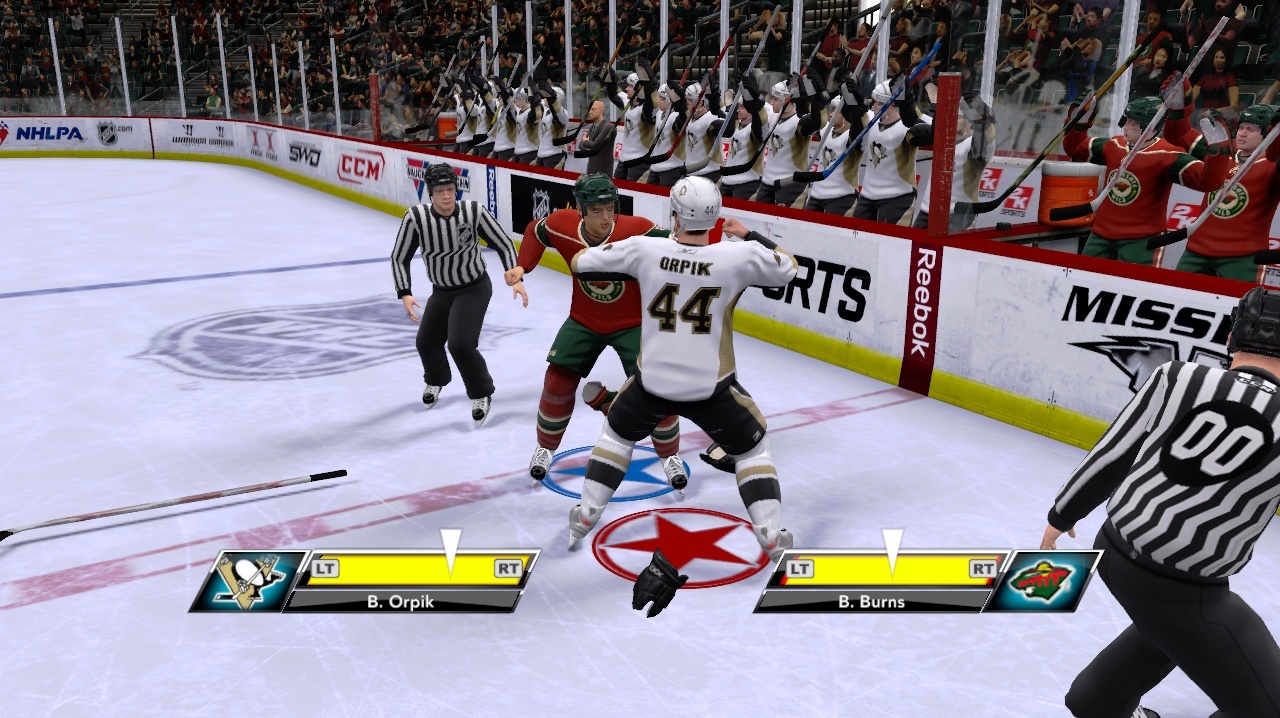Select the B. Orpik name plate
Screen dimensions: 1280x718
(405, 601)
